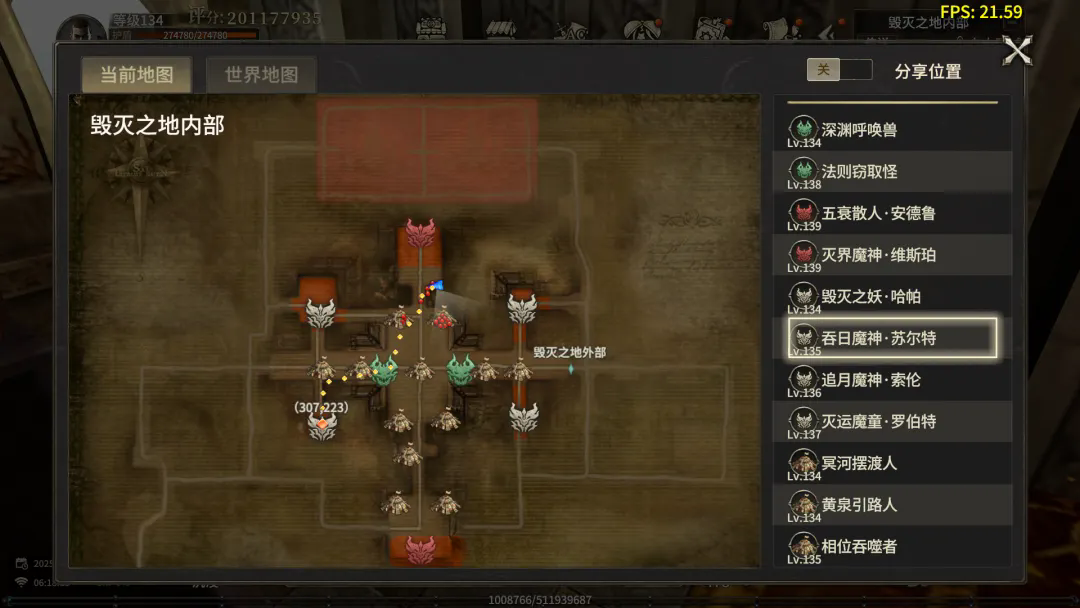Choose 追月魔神·索伦 from the list

click(x=892, y=380)
